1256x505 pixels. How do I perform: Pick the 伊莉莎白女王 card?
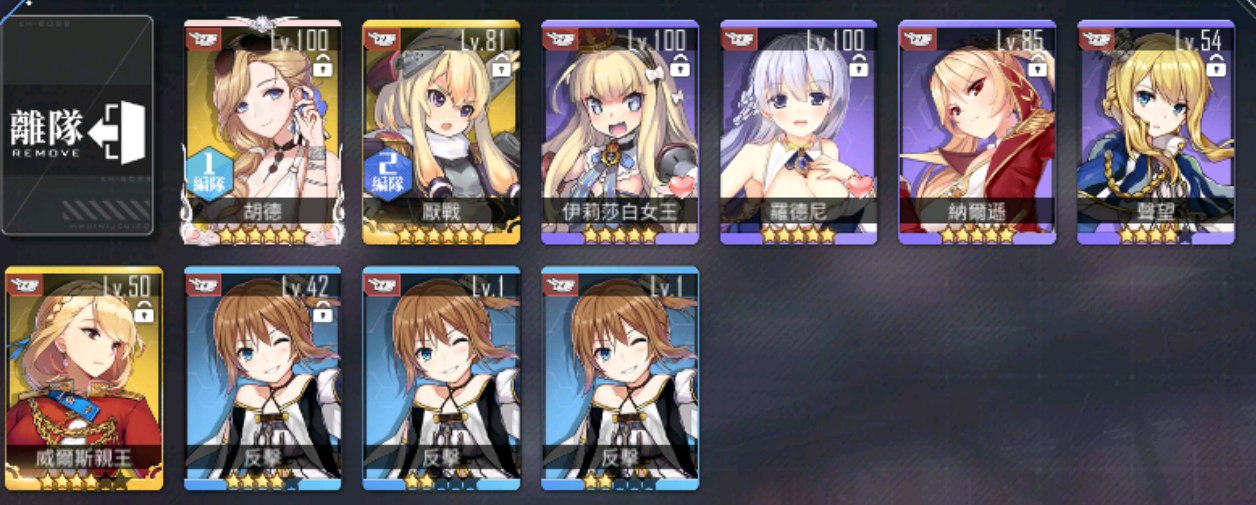620,131
